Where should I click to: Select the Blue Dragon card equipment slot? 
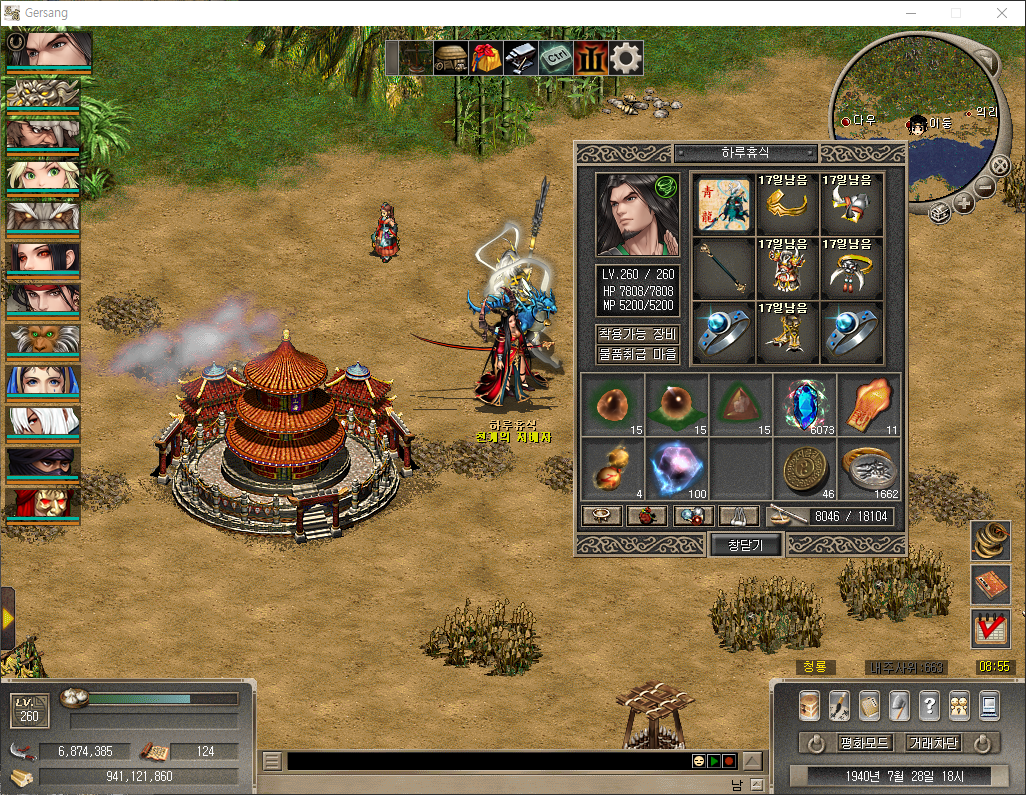pyautogui.click(x=724, y=204)
